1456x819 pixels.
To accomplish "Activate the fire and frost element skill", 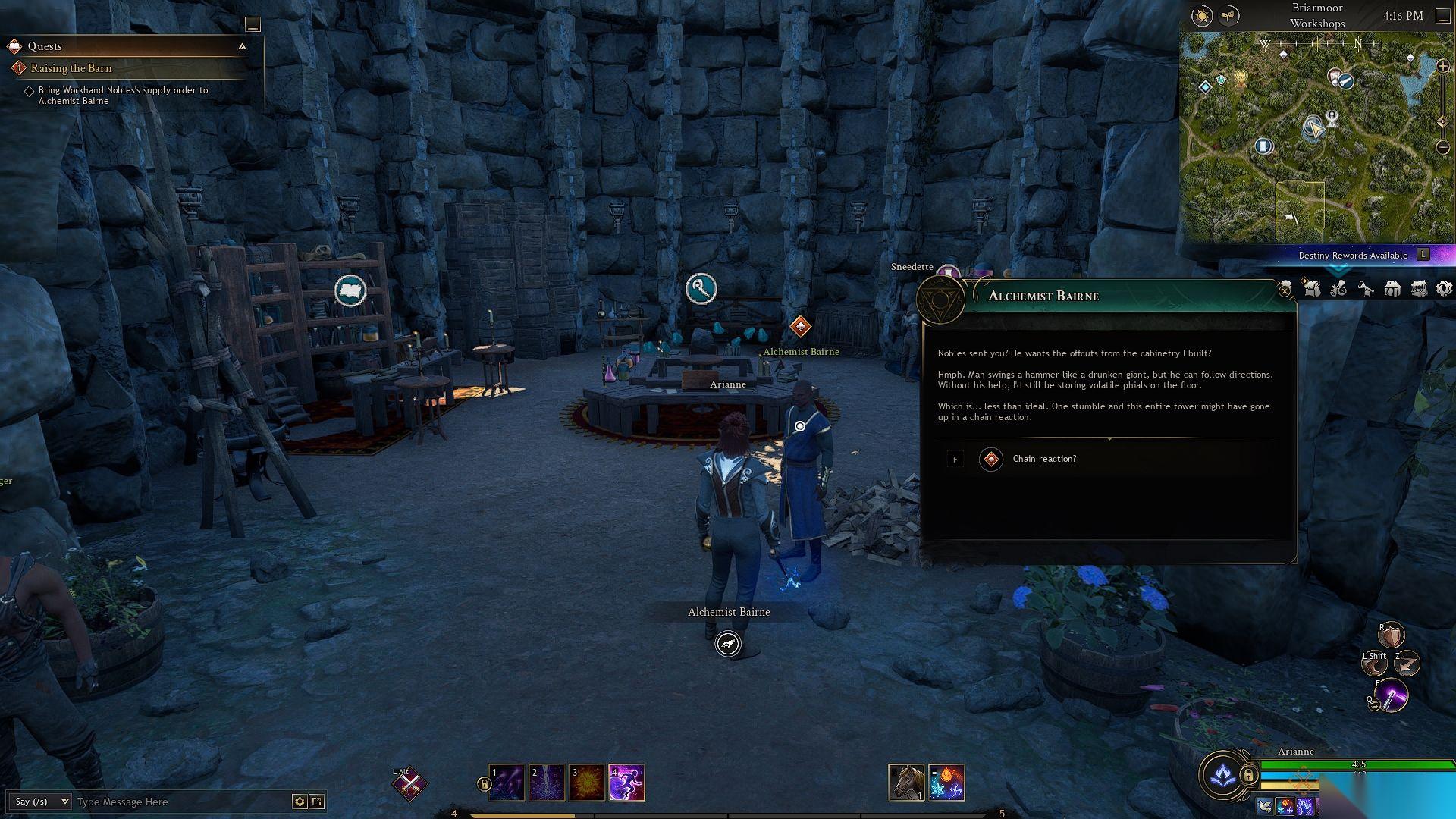I will point(946,783).
